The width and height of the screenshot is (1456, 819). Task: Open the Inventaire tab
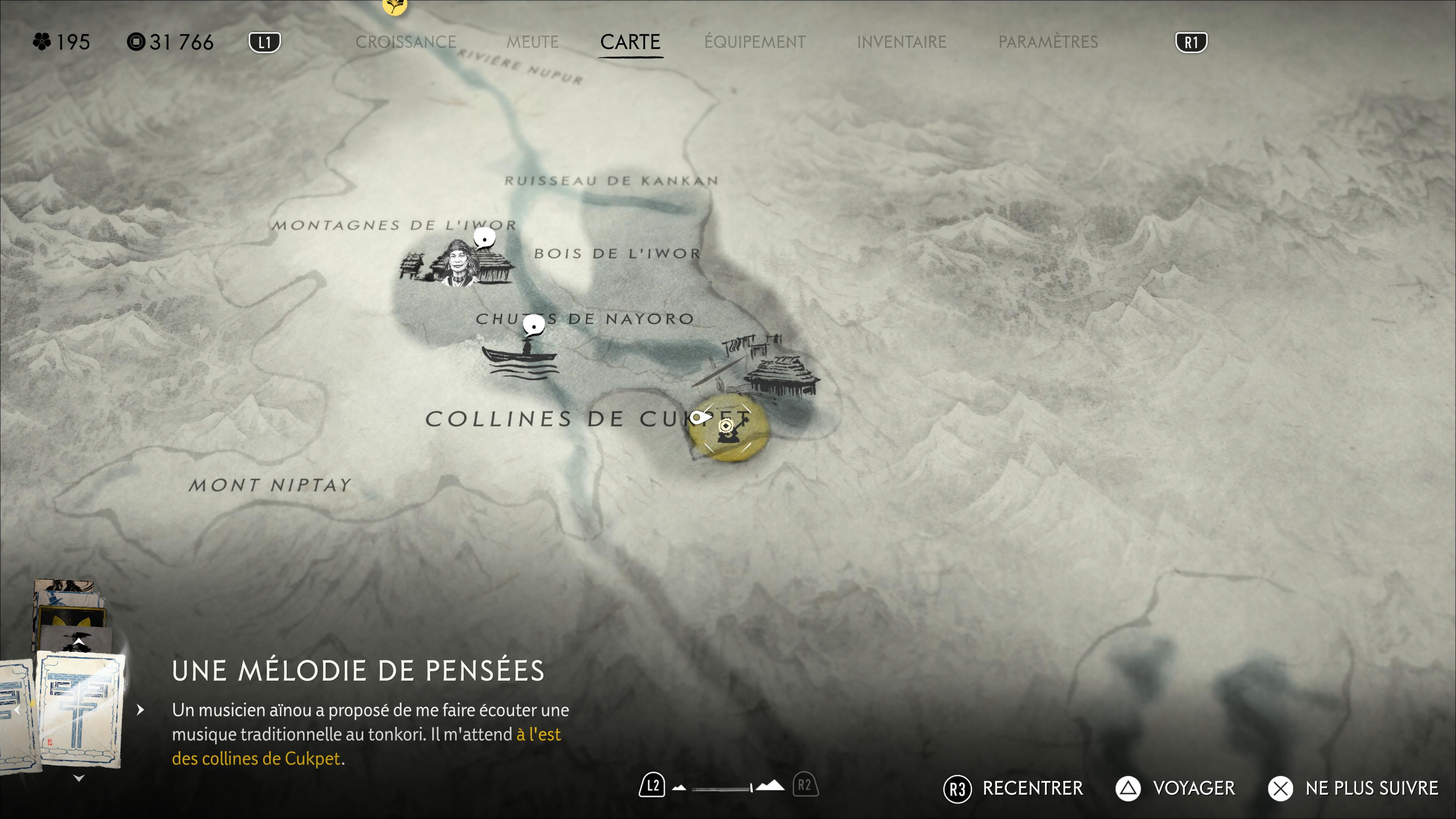pos(901,42)
